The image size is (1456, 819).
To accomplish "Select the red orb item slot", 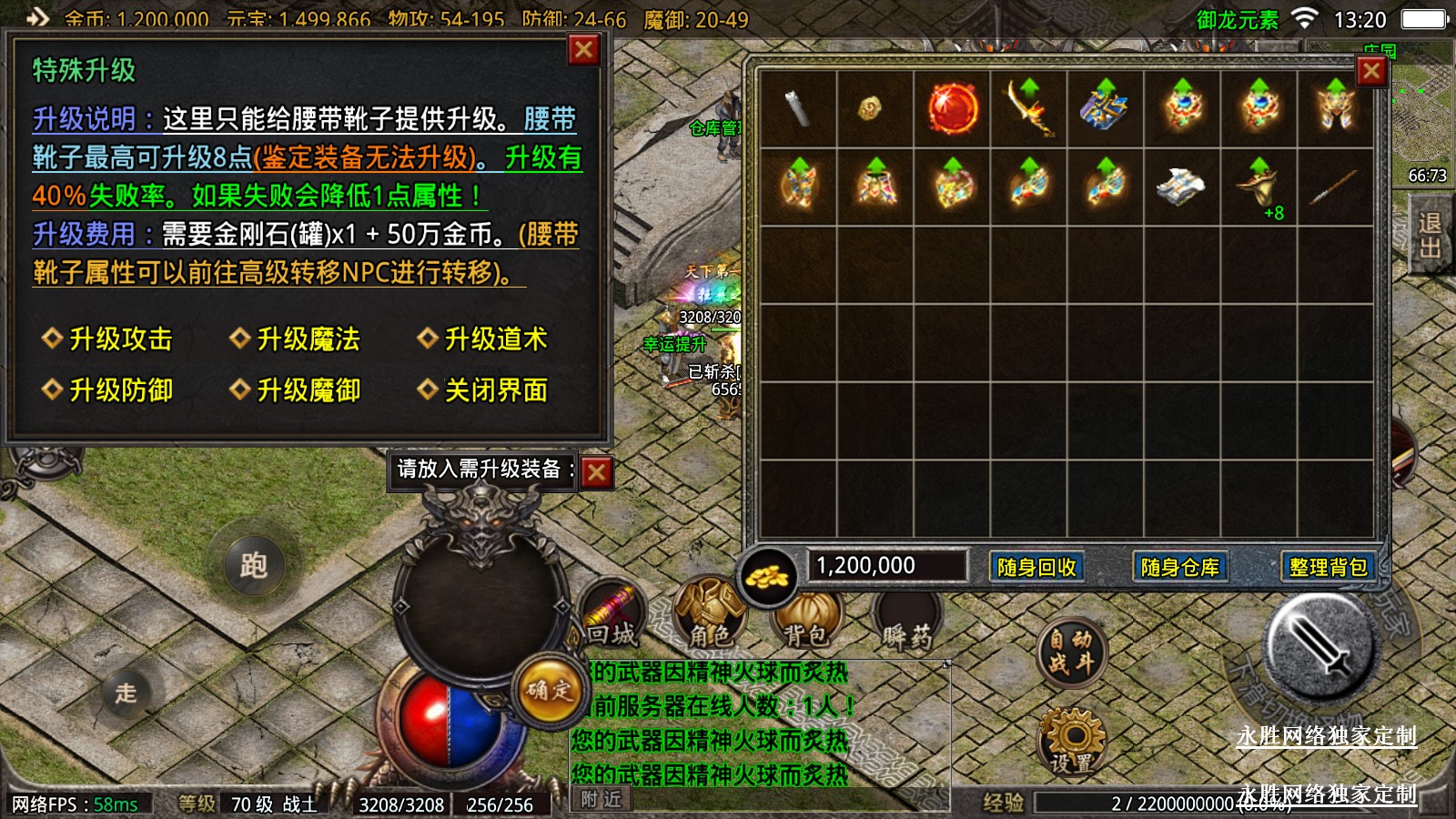I will pyautogui.click(x=953, y=109).
